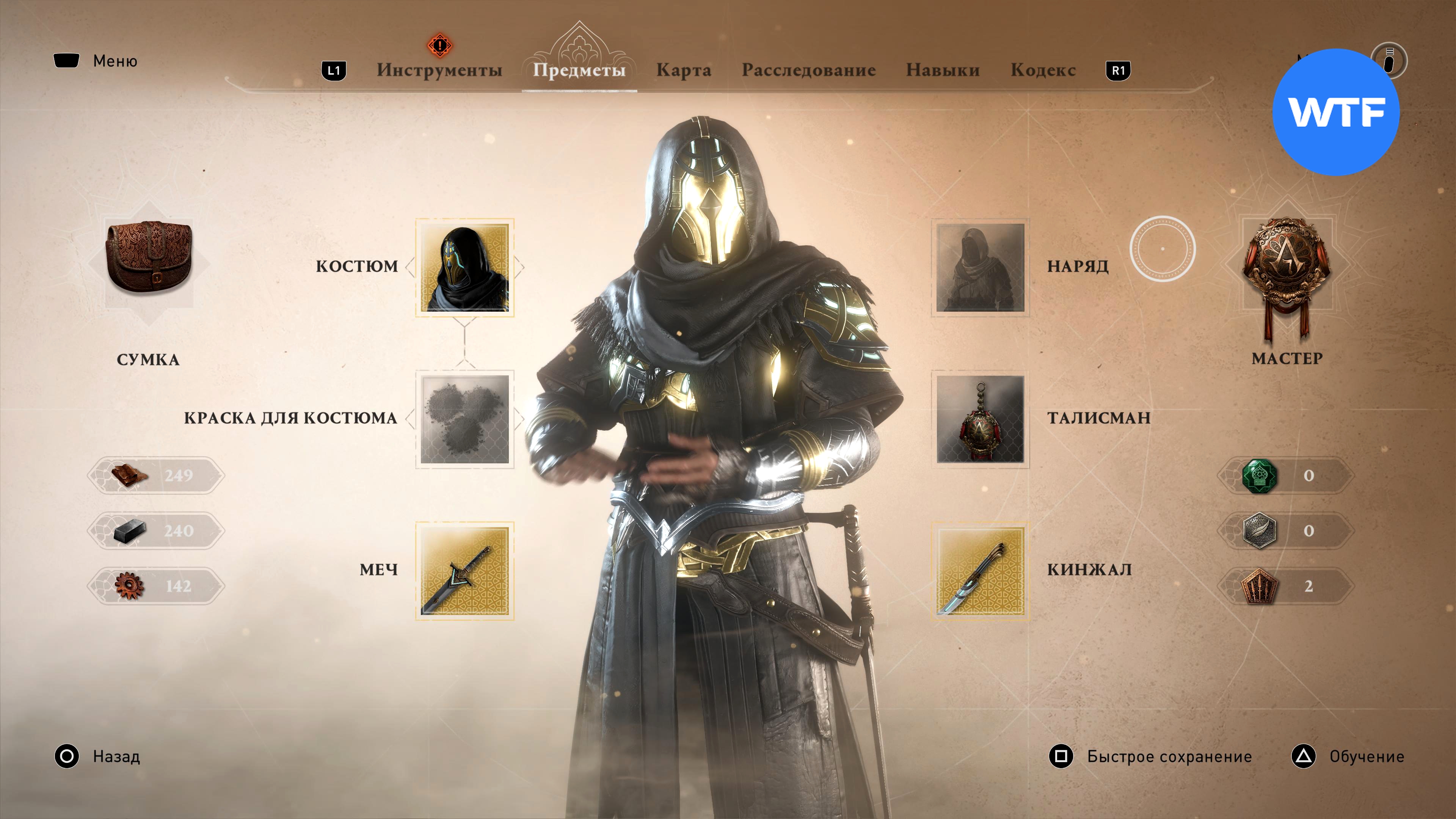Screen dimensions: 1456x819
Task: Open the Кодекс tab
Action: coord(1043,70)
